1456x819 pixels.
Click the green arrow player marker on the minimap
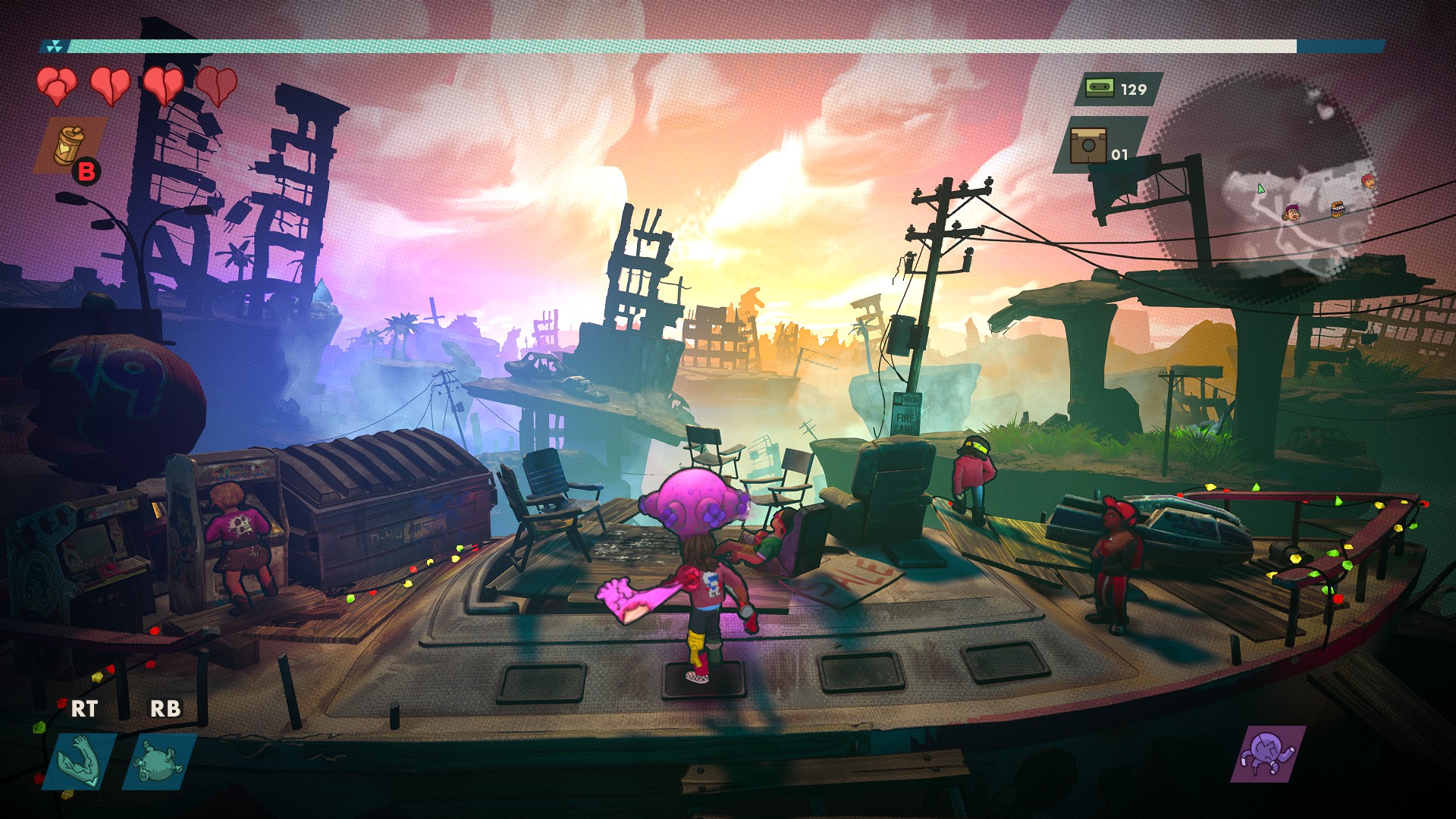[x=1260, y=188]
